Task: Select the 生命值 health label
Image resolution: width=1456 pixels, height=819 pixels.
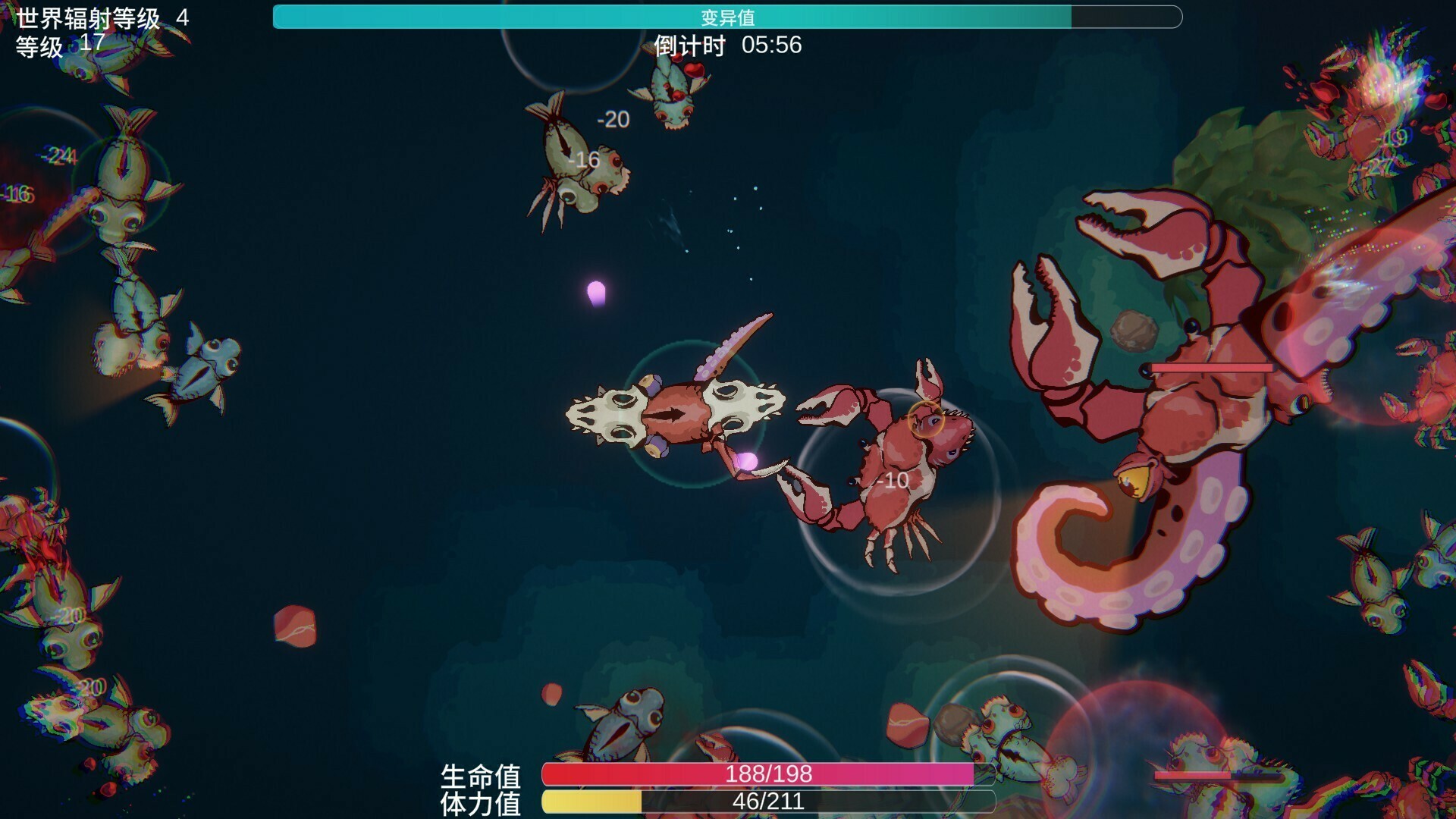Action: coord(483,777)
